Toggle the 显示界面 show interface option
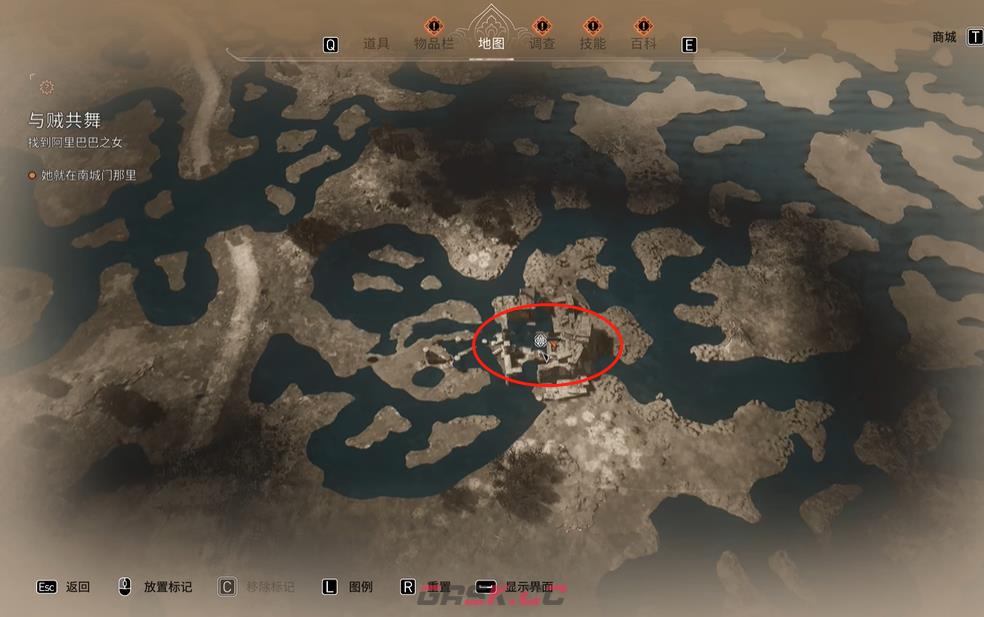984x617 pixels. [x=528, y=587]
